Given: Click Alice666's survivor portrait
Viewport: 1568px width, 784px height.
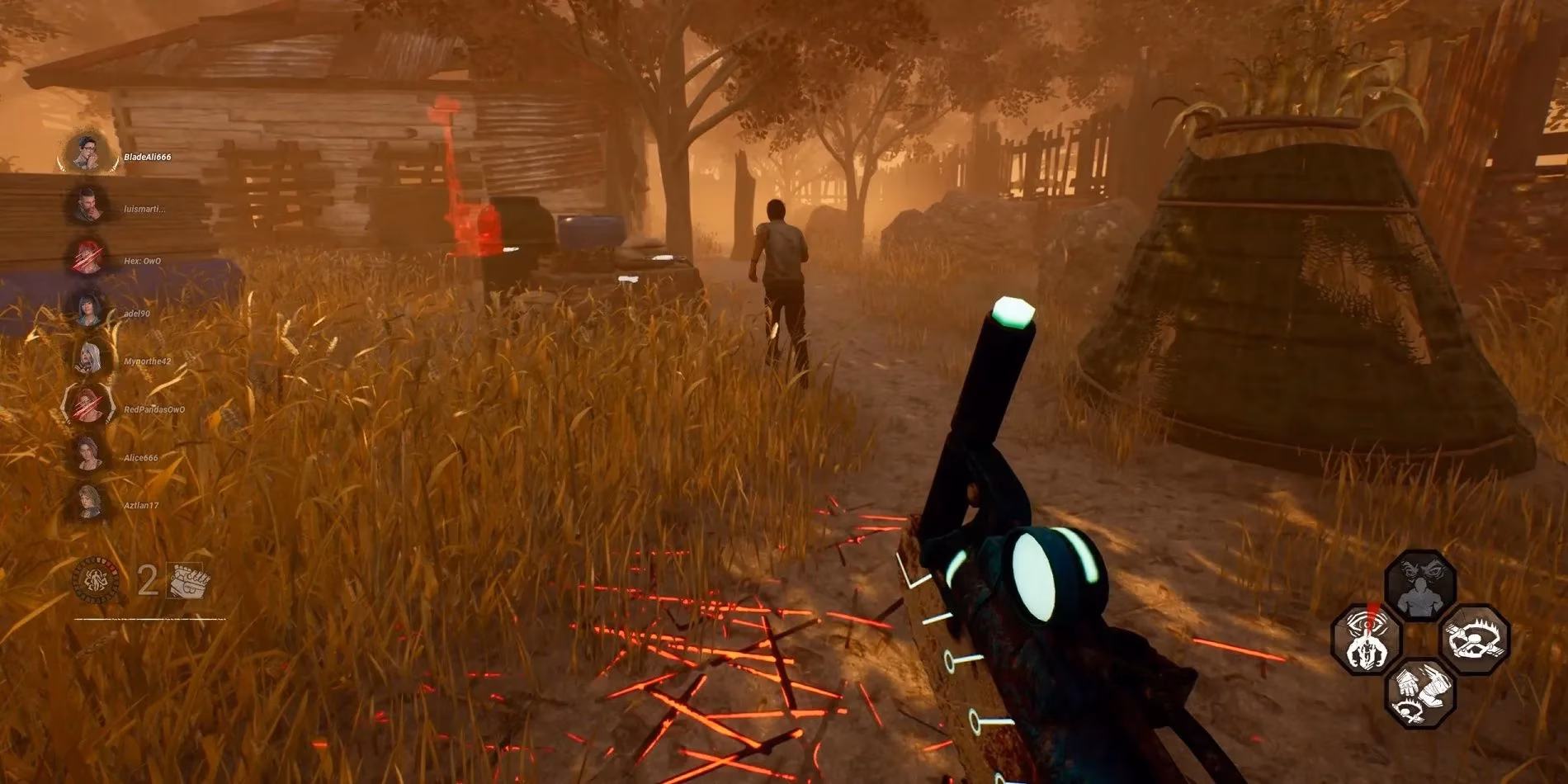Looking at the screenshot, I should coord(87,455).
